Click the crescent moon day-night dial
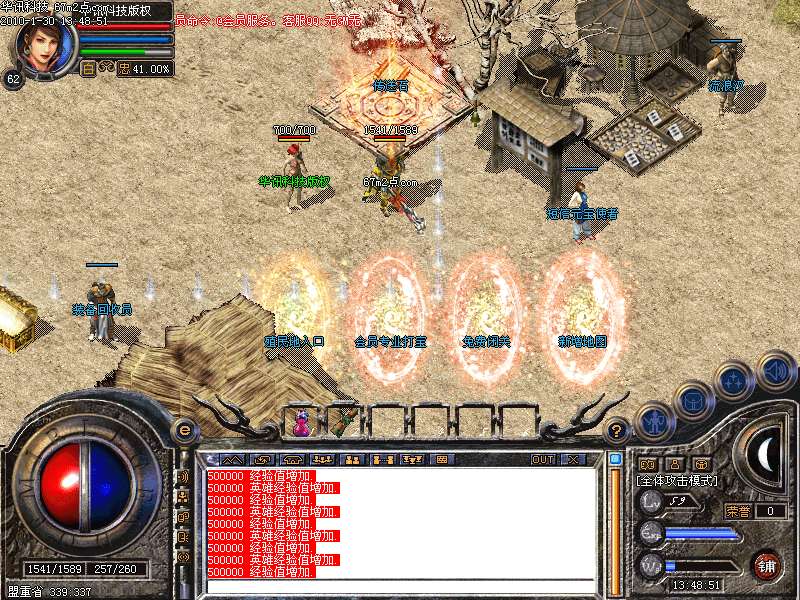 tap(767, 455)
